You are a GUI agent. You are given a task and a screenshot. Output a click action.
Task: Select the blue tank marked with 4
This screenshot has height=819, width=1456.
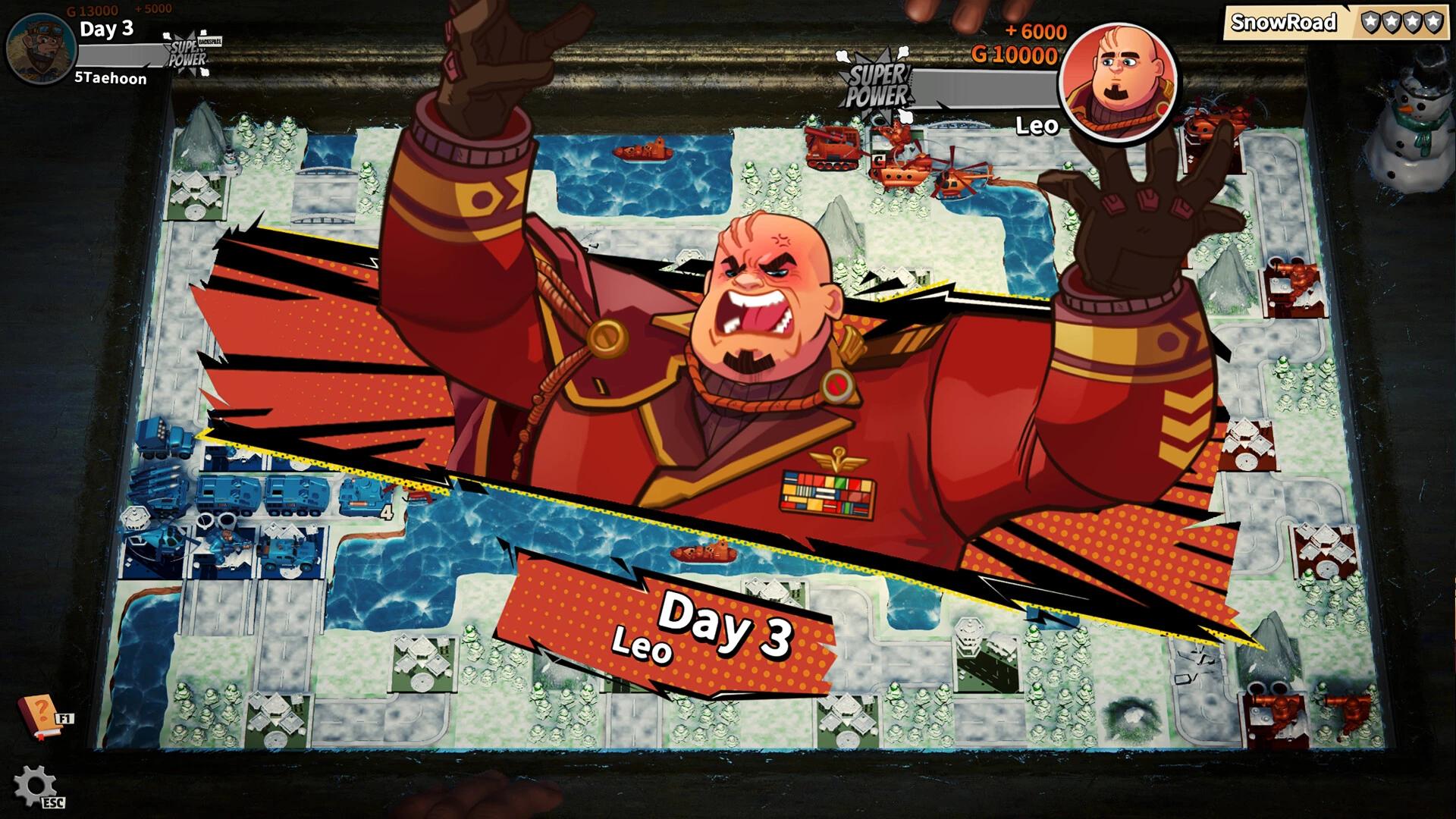tap(360, 497)
